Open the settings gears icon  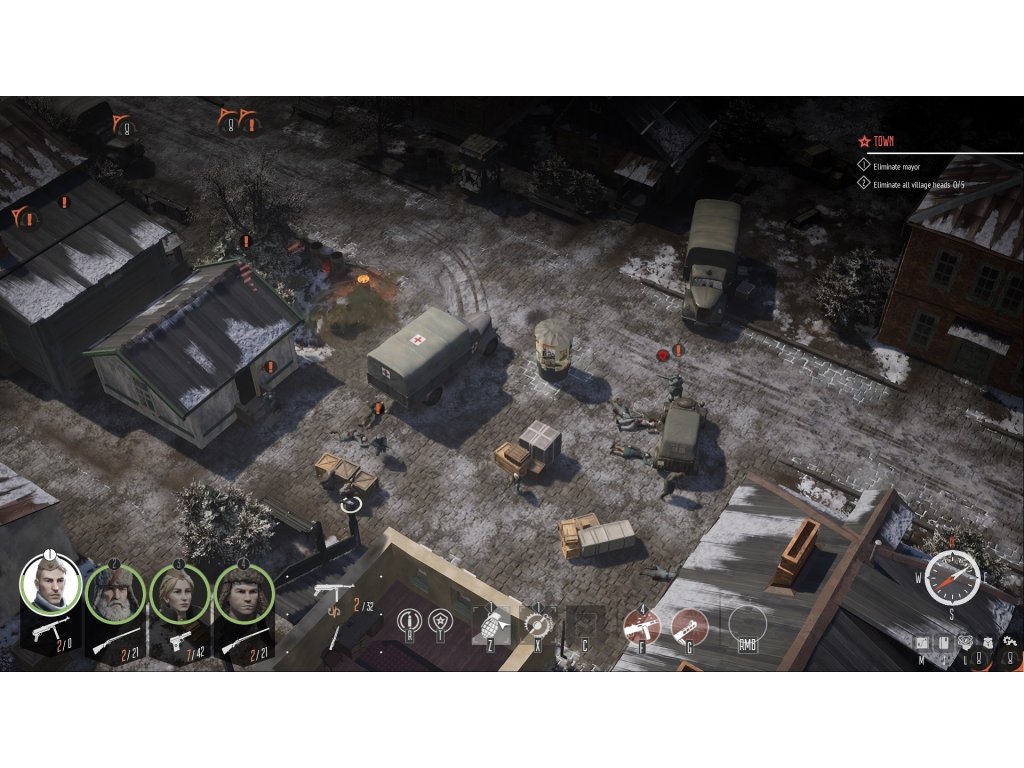[x=1009, y=641]
